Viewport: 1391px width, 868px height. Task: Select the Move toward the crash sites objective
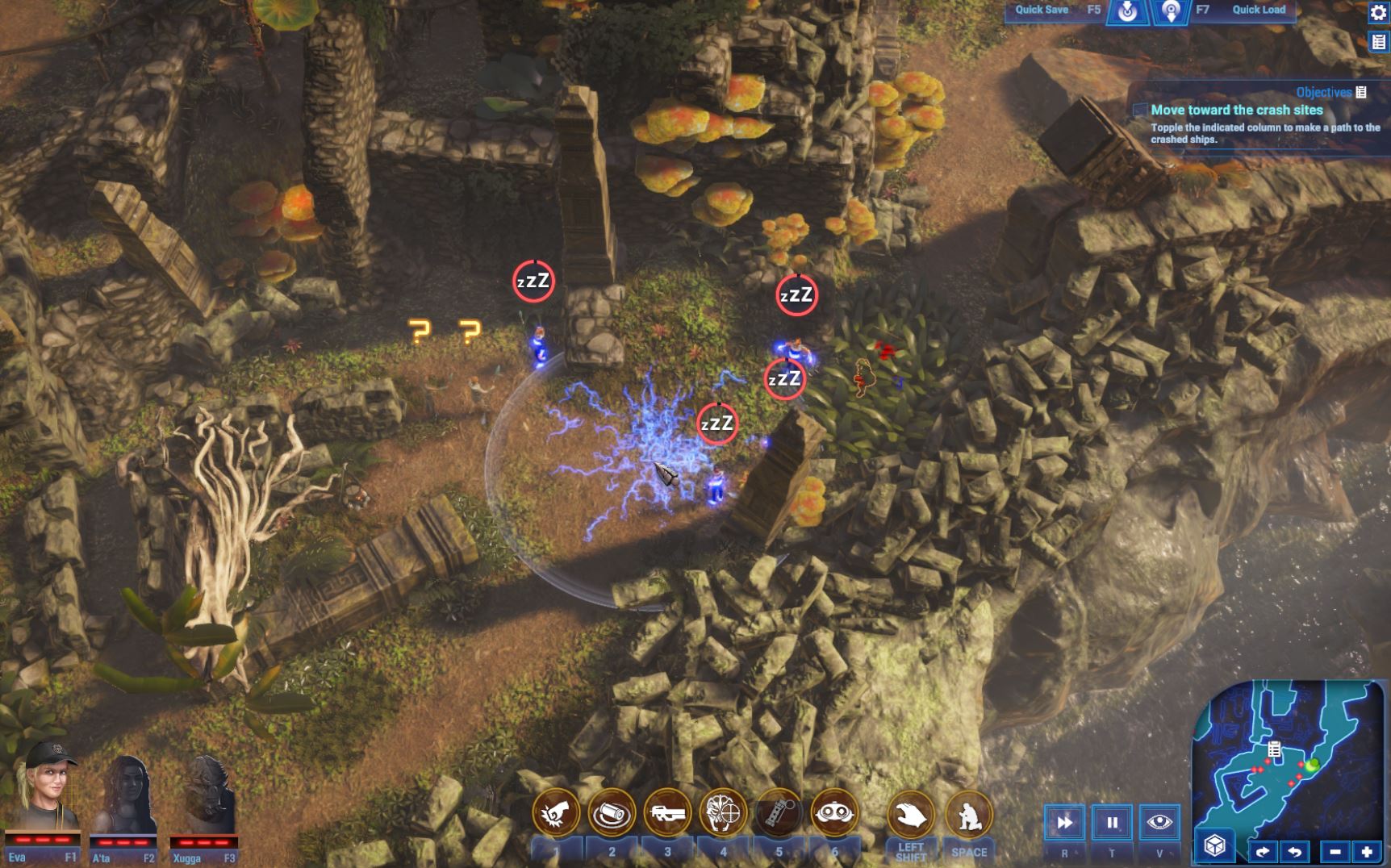pyautogui.click(x=1236, y=110)
